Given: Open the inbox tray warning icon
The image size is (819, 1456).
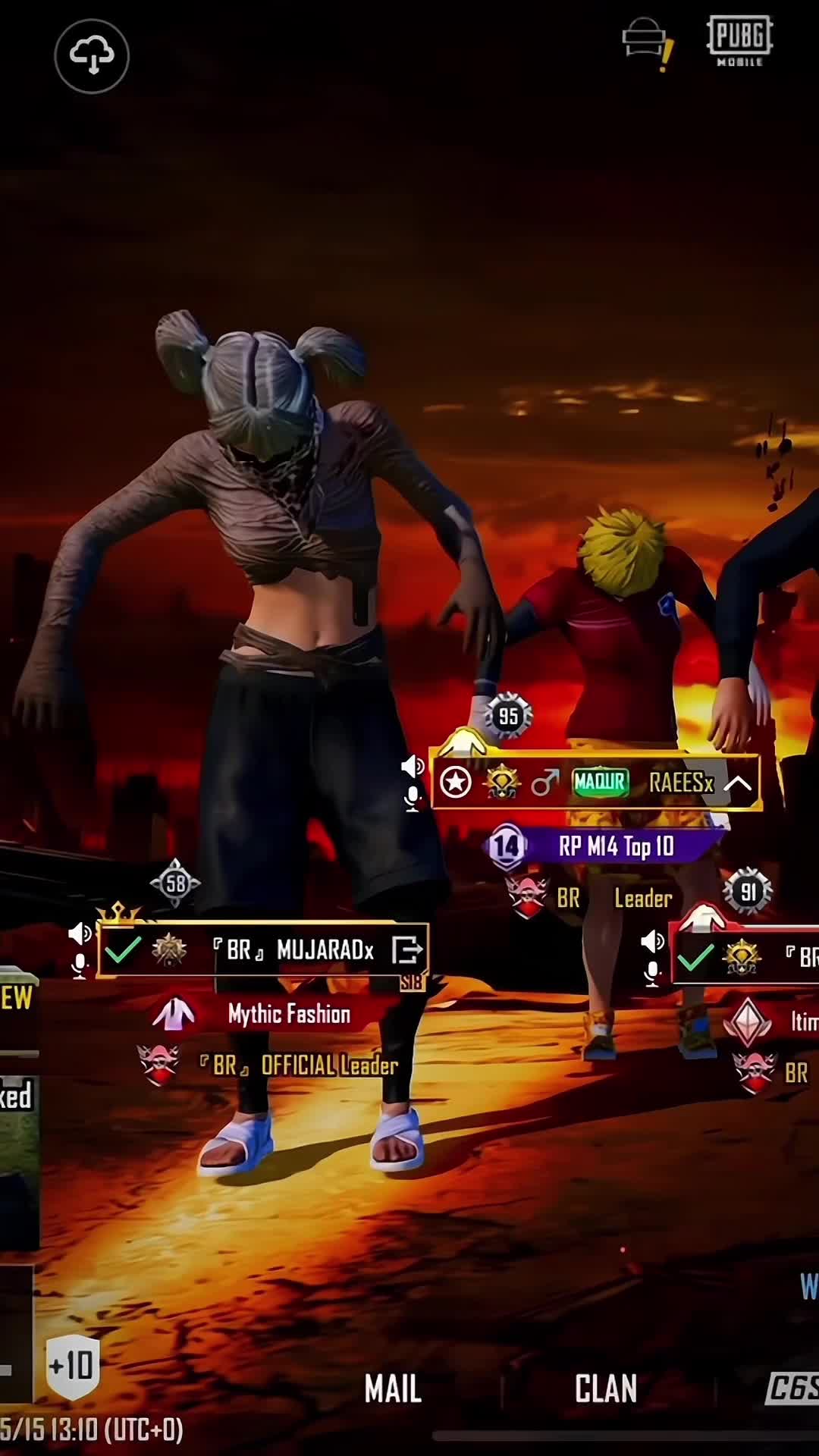Looking at the screenshot, I should point(646,42).
